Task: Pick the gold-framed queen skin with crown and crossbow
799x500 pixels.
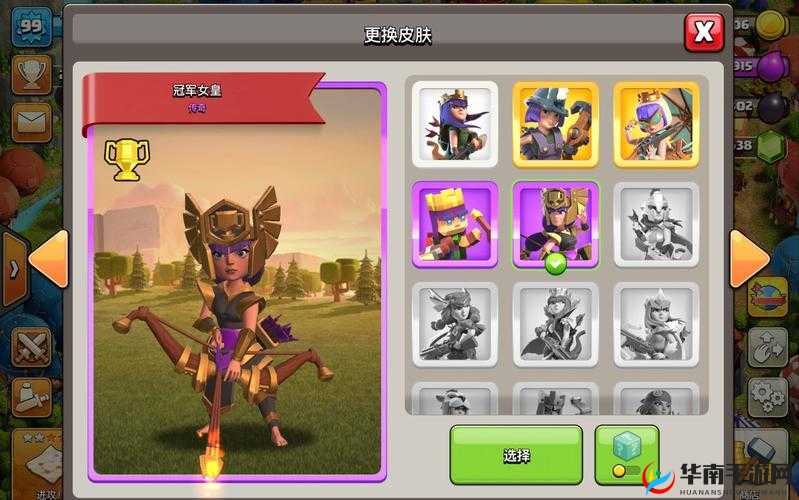Action: [x=655, y=124]
